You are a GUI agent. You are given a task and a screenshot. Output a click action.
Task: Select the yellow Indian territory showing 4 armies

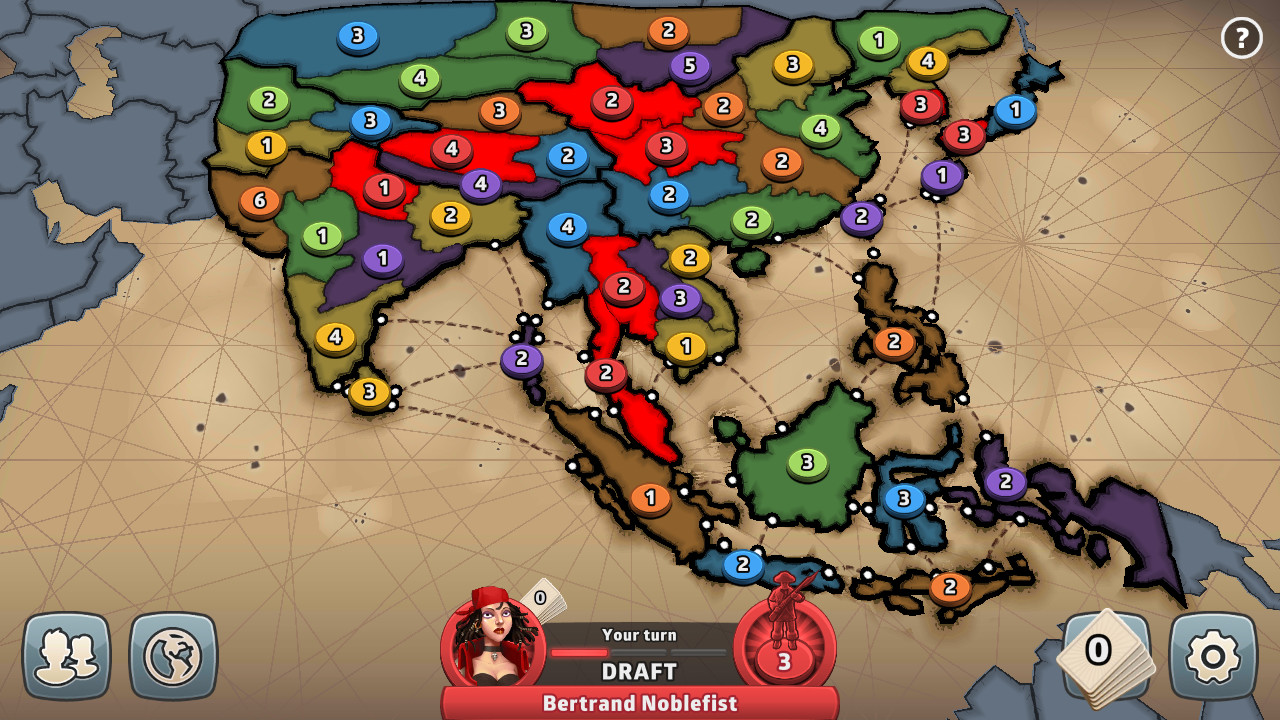click(333, 337)
